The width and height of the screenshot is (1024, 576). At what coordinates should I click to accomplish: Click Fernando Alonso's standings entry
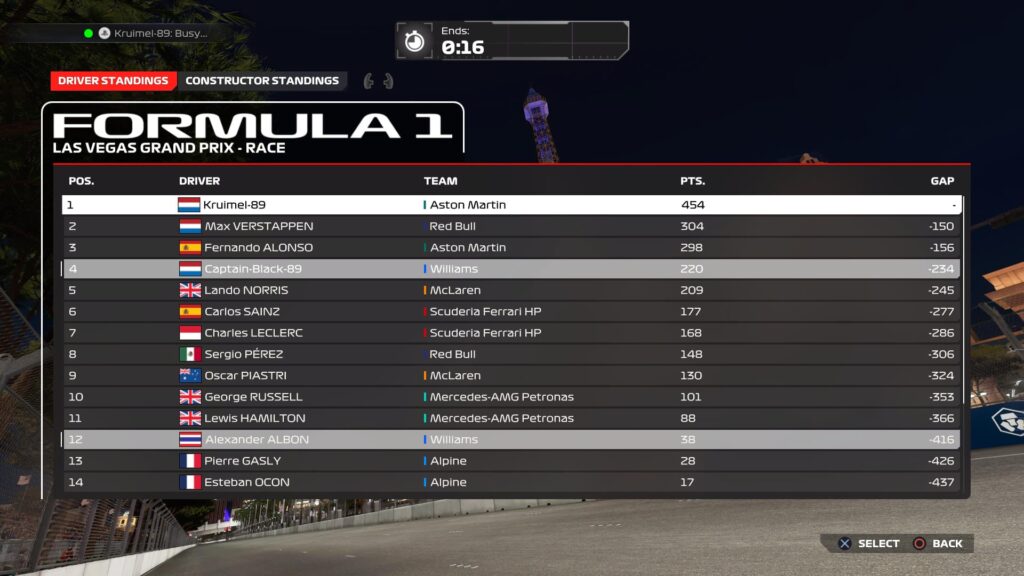coord(510,247)
